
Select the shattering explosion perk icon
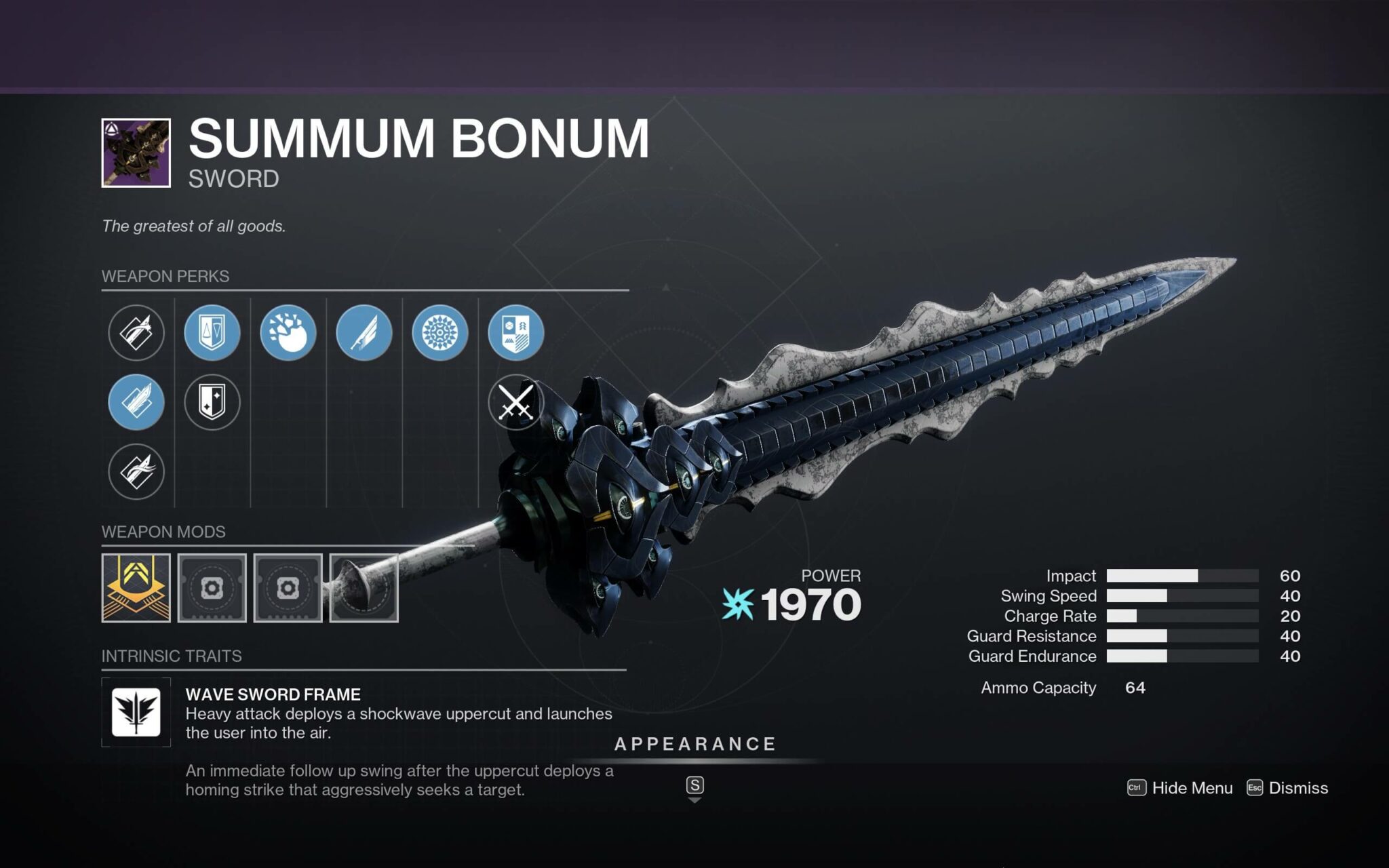click(x=288, y=332)
